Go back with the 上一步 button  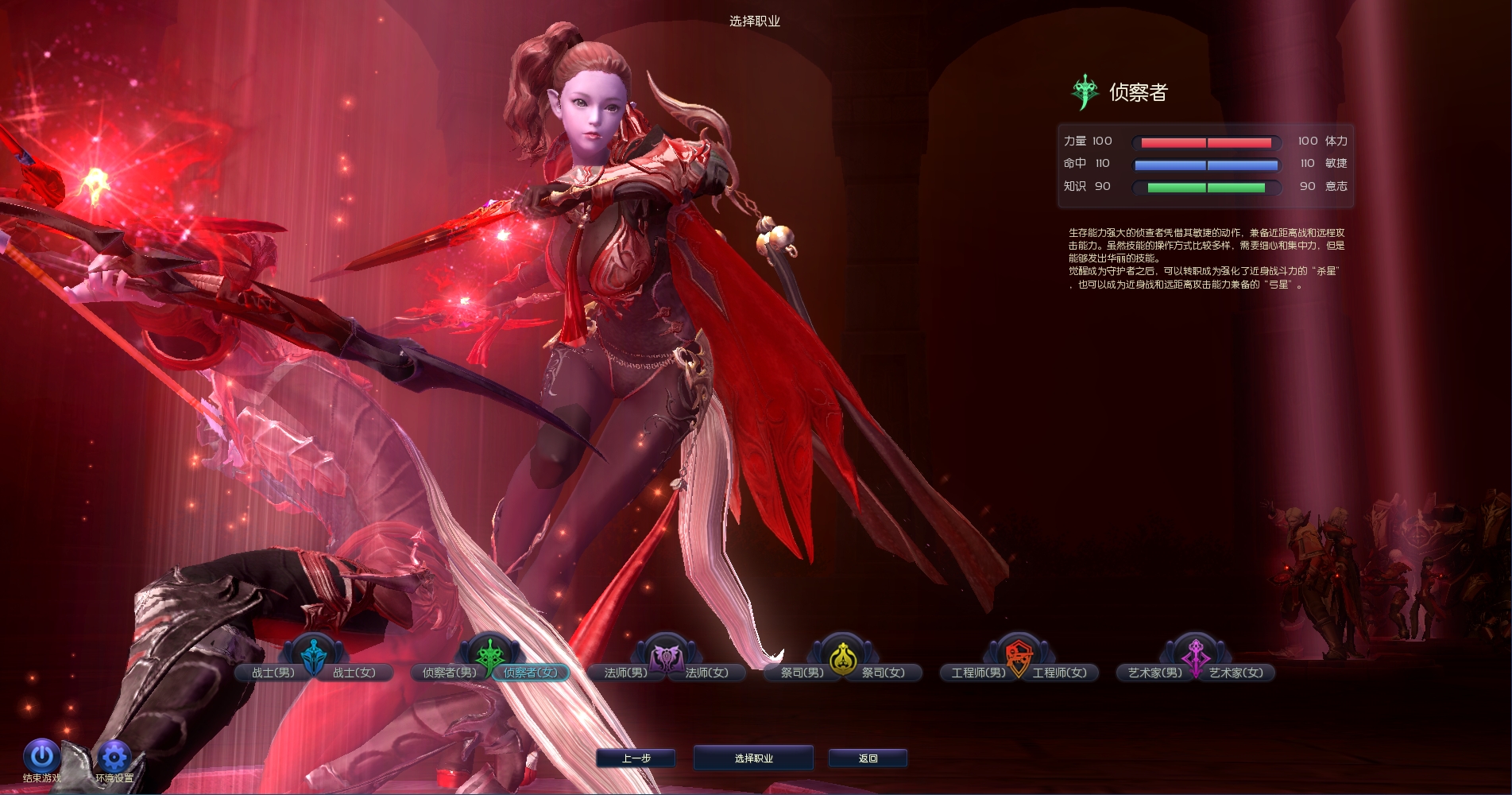636,758
